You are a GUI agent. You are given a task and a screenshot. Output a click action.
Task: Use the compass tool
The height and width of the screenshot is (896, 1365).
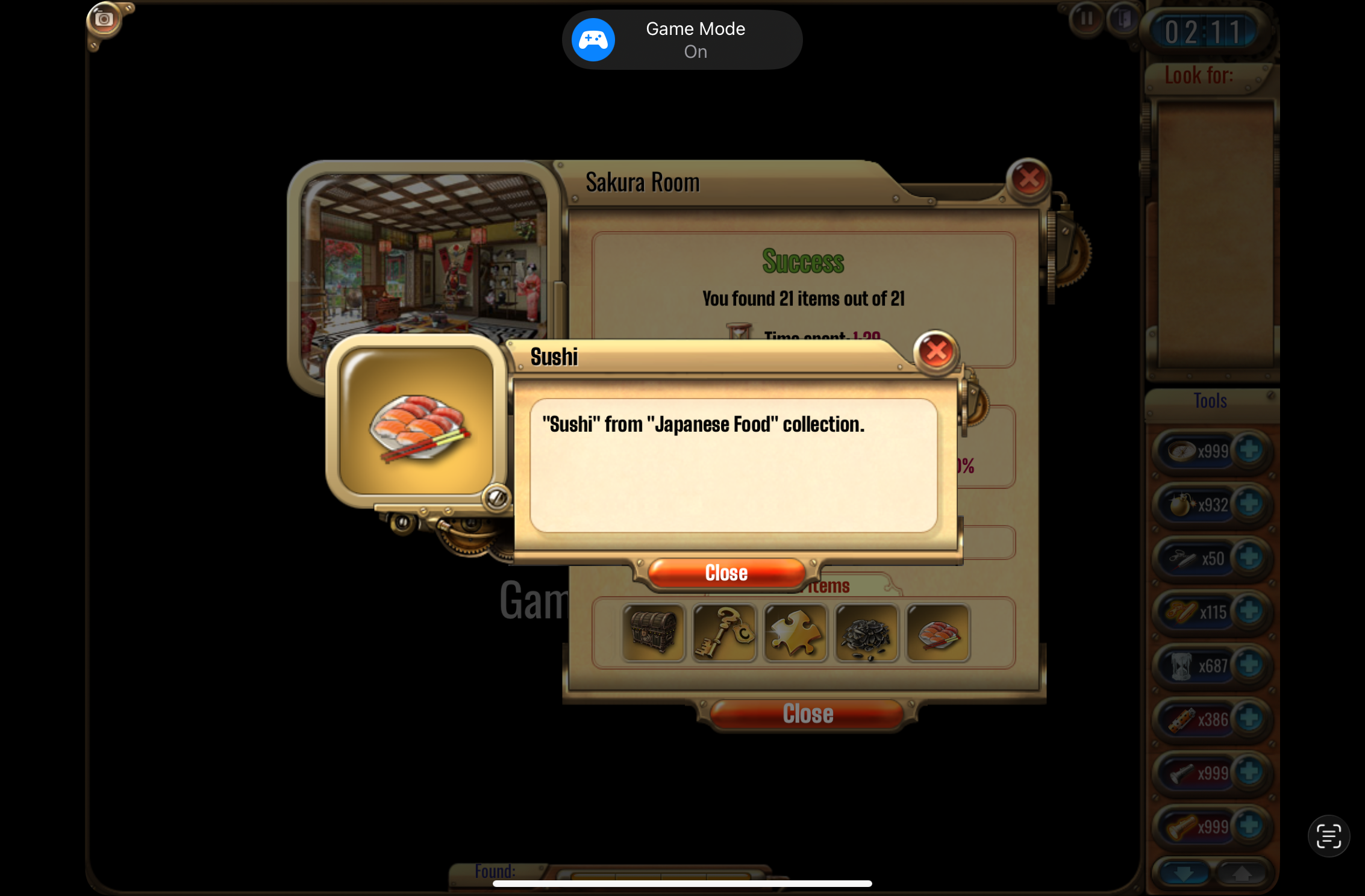1182,450
